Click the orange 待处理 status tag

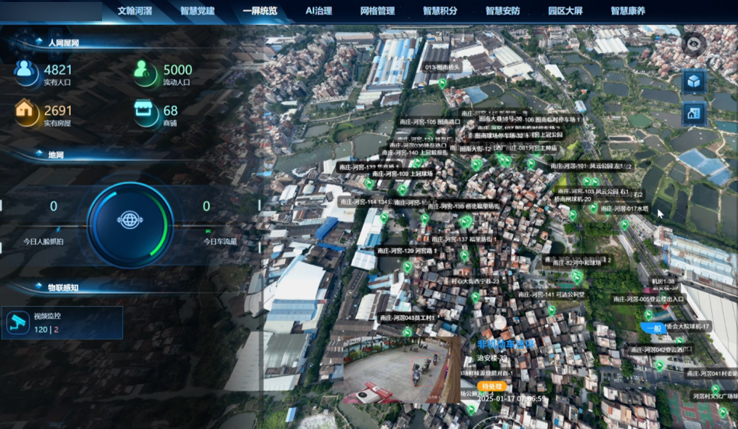pyautogui.click(x=491, y=385)
